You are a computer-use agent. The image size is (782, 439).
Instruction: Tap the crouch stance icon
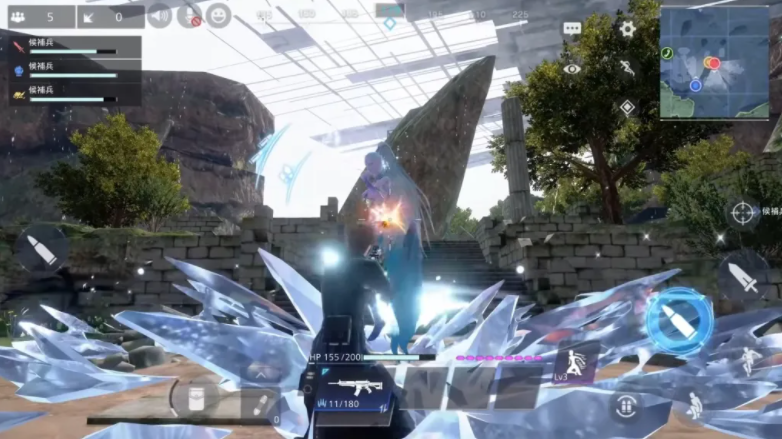coord(694,405)
